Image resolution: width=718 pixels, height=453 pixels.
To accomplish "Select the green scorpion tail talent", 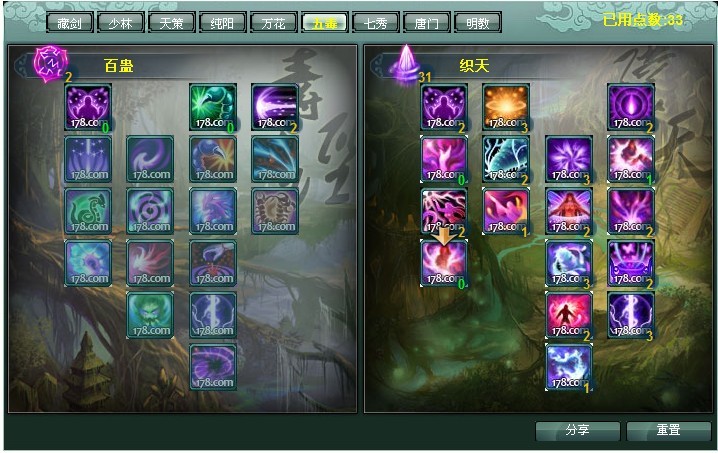I will (x=213, y=107).
